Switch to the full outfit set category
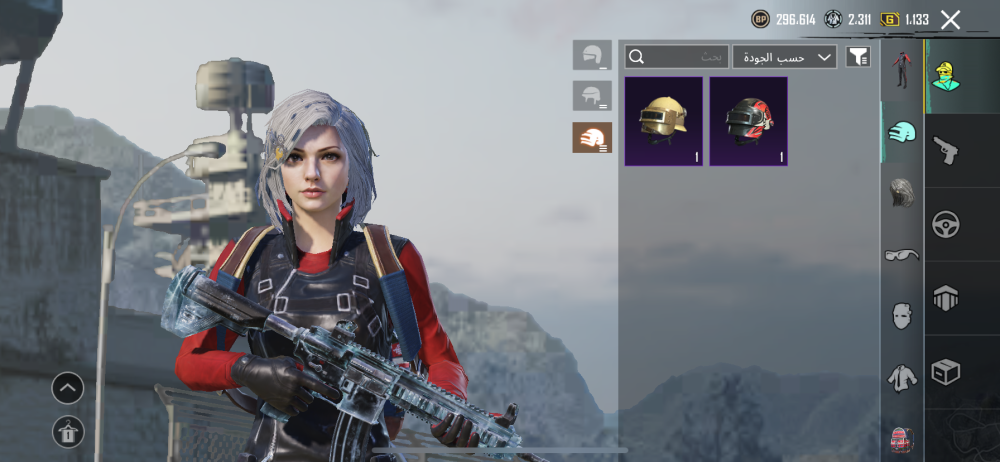The width and height of the screenshot is (1000, 462). click(x=902, y=71)
